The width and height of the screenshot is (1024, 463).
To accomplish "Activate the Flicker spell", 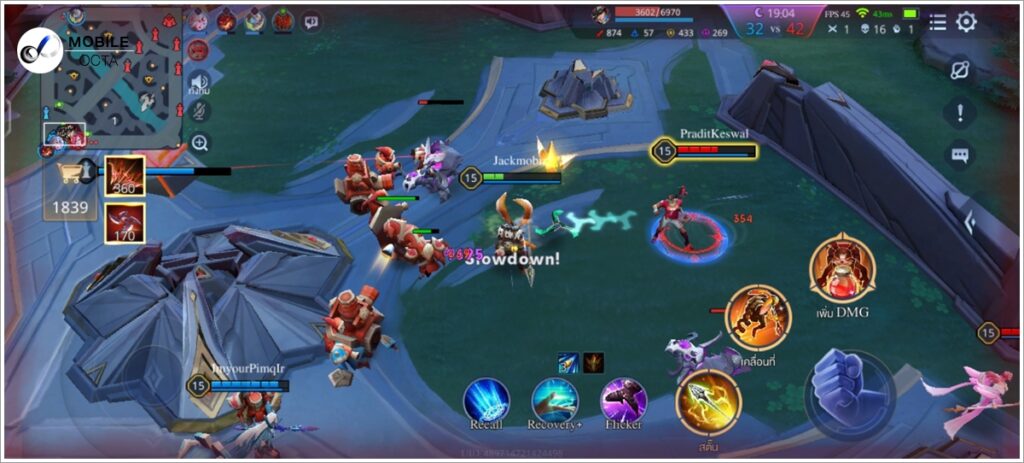I will click(x=623, y=400).
